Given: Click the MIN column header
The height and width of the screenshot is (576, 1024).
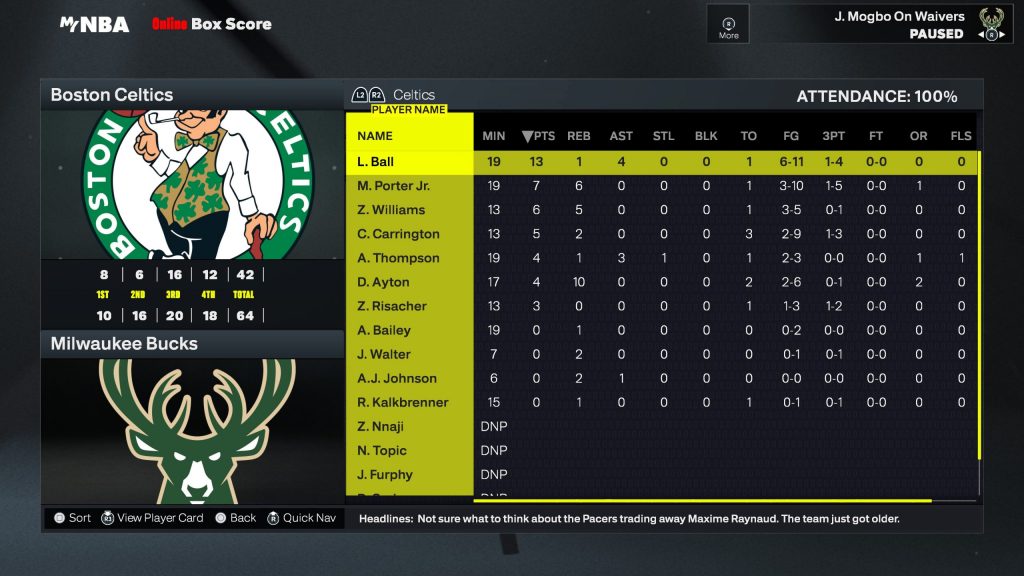Looking at the screenshot, I should (494, 136).
